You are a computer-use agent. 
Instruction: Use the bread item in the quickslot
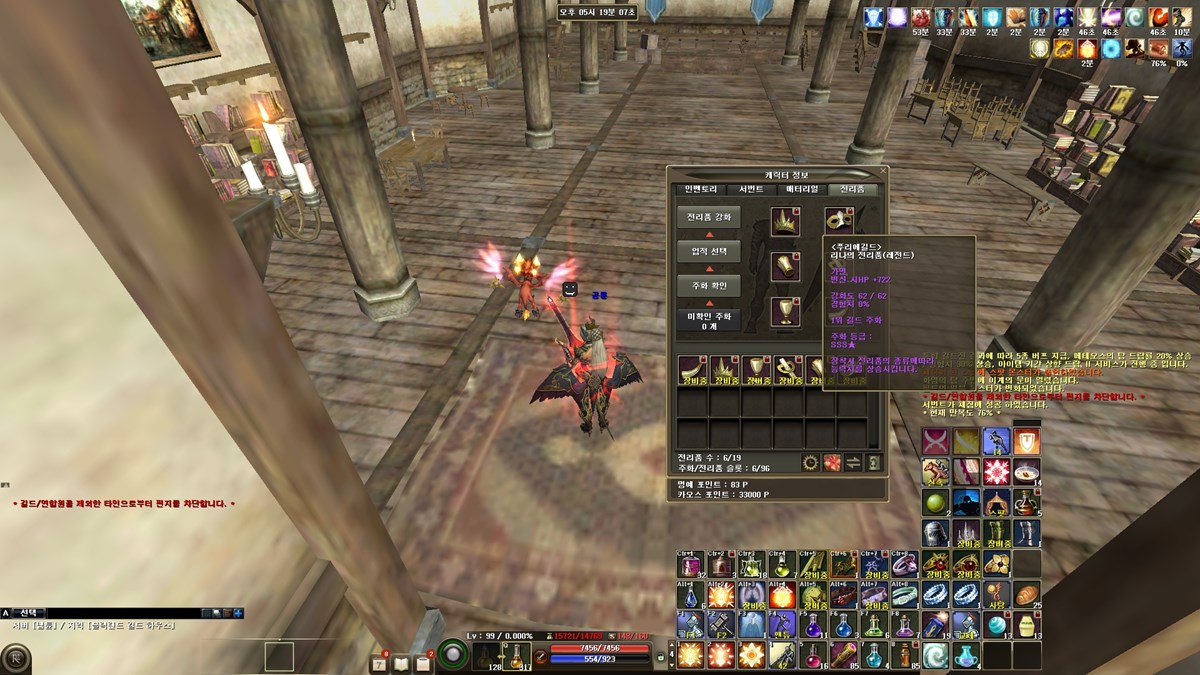pyautogui.click(x=1027, y=595)
